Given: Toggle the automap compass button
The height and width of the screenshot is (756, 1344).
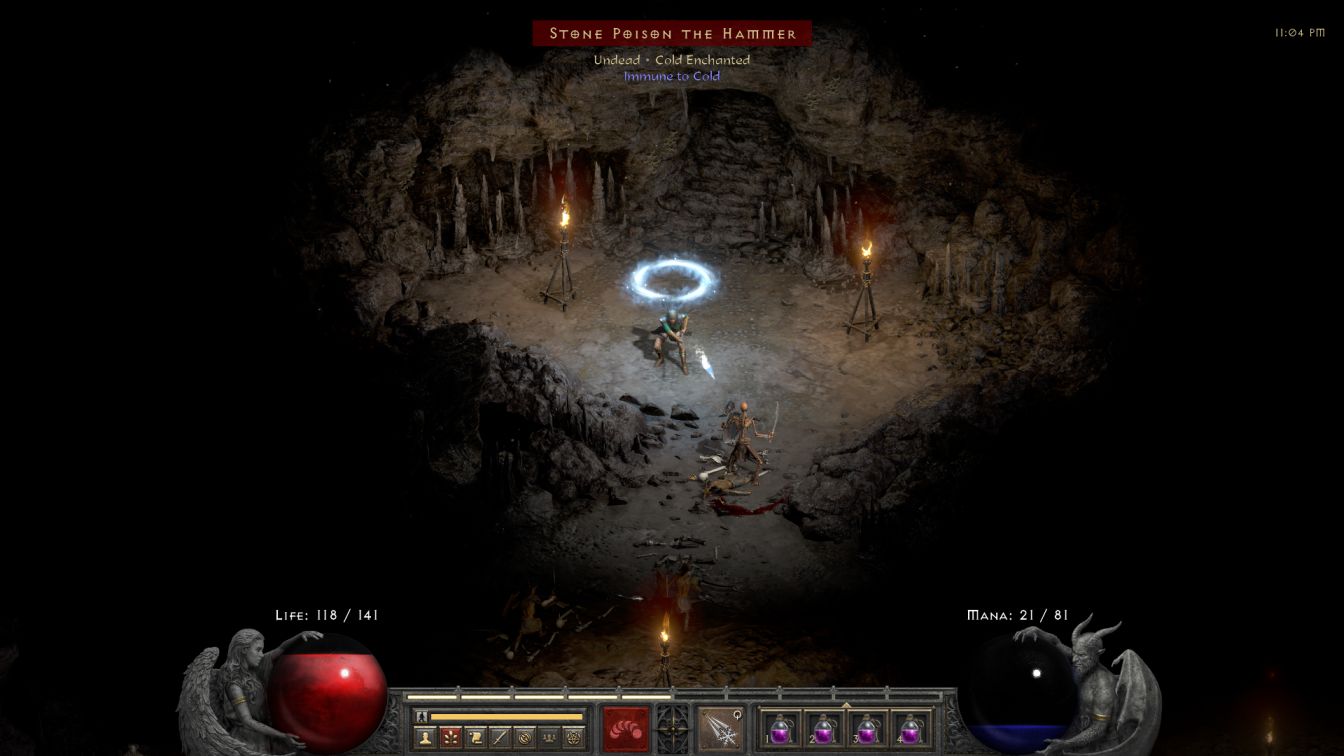Looking at the screenshot, I should (x=525, y=737).
